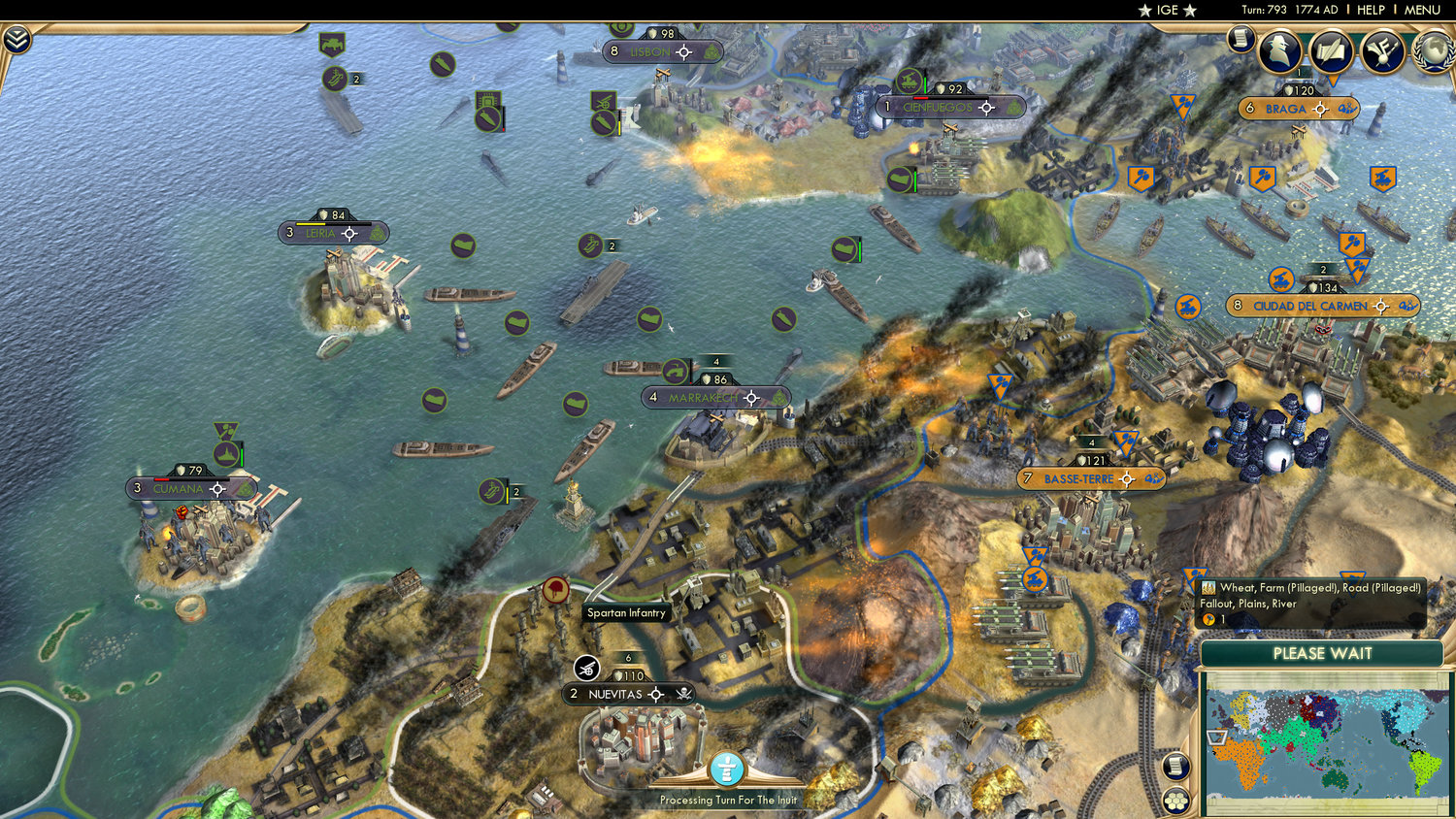
Task: Click the hammer production icon in the tile tooltip
Action: pyautogui.click(x=1208, y=619)
